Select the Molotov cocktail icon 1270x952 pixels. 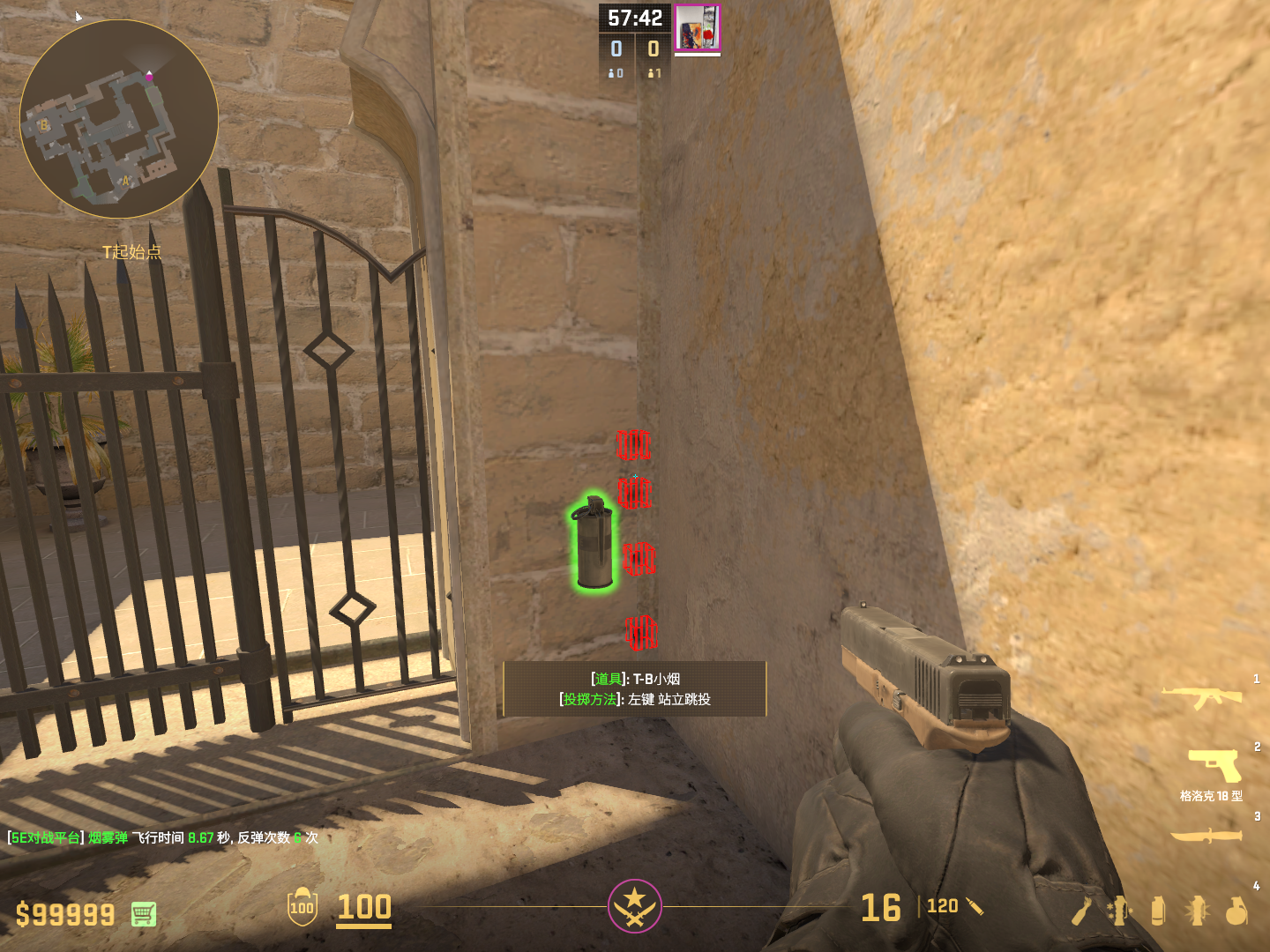pos(1081,911)
